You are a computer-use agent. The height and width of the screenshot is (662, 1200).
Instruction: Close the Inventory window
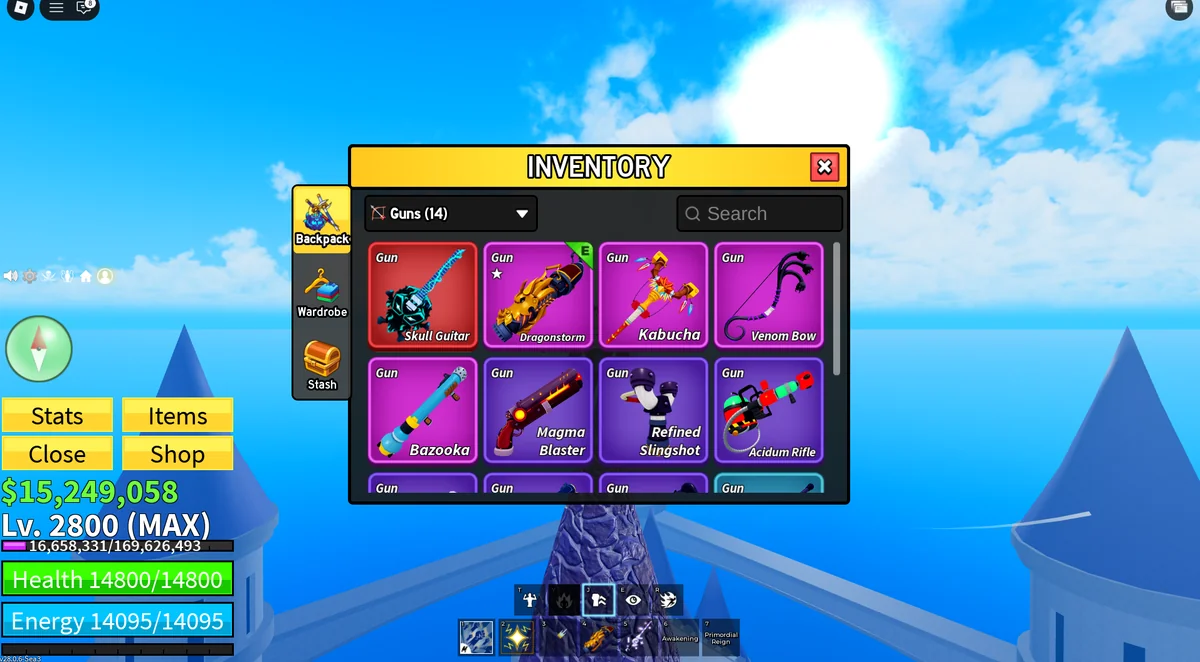[824, 167]
